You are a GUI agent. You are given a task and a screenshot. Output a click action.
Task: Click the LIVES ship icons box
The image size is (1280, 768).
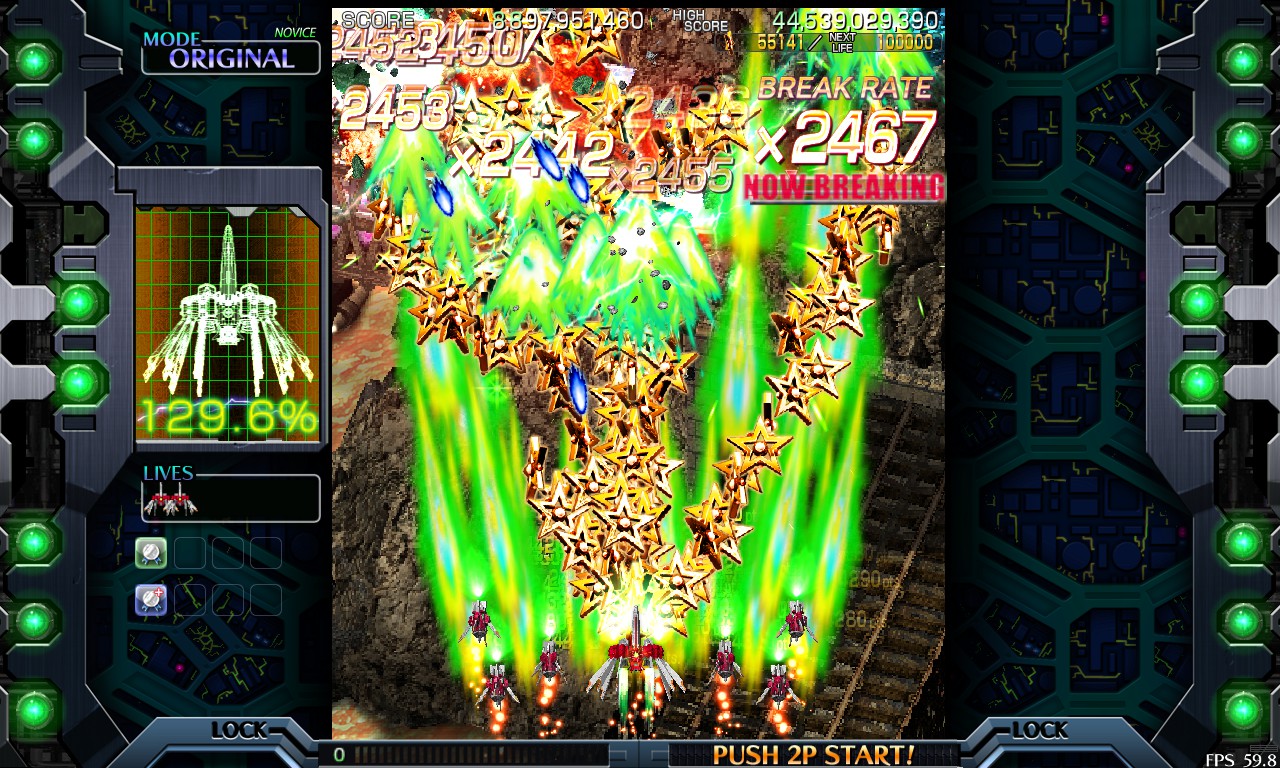coord(231,498)
